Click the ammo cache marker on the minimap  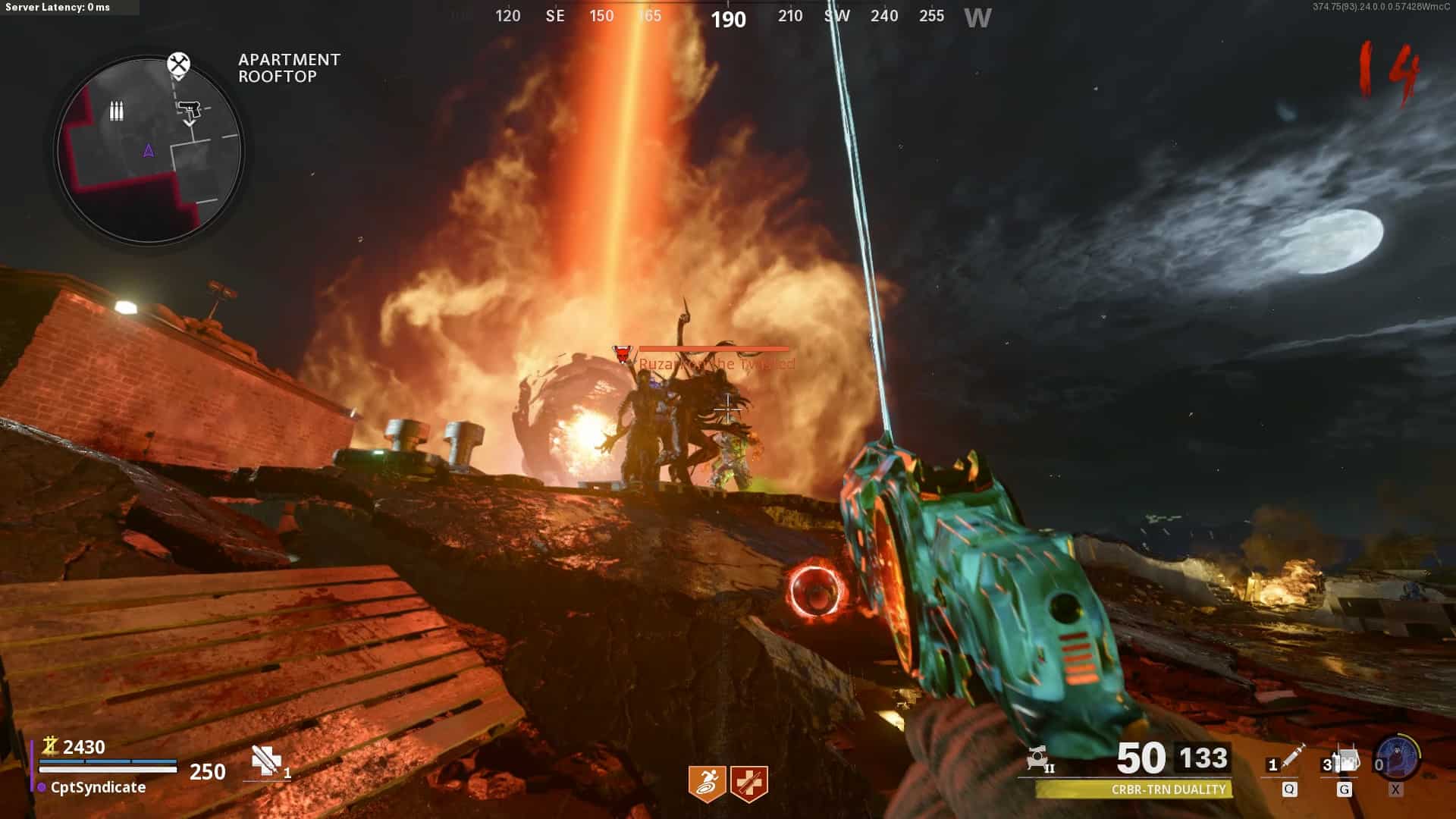[116, 111]
